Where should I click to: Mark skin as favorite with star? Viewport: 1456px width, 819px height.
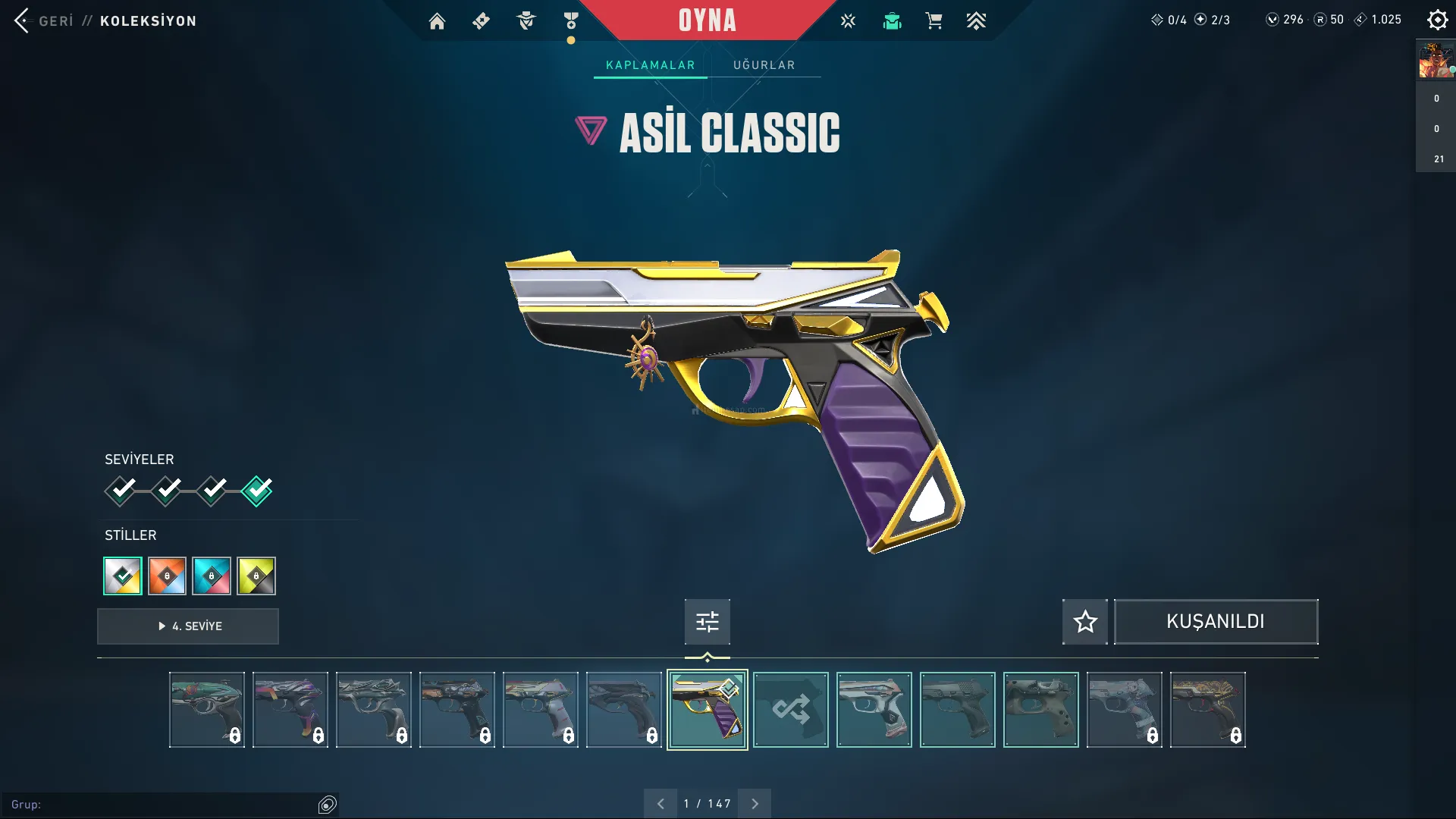pos(1084,622)
